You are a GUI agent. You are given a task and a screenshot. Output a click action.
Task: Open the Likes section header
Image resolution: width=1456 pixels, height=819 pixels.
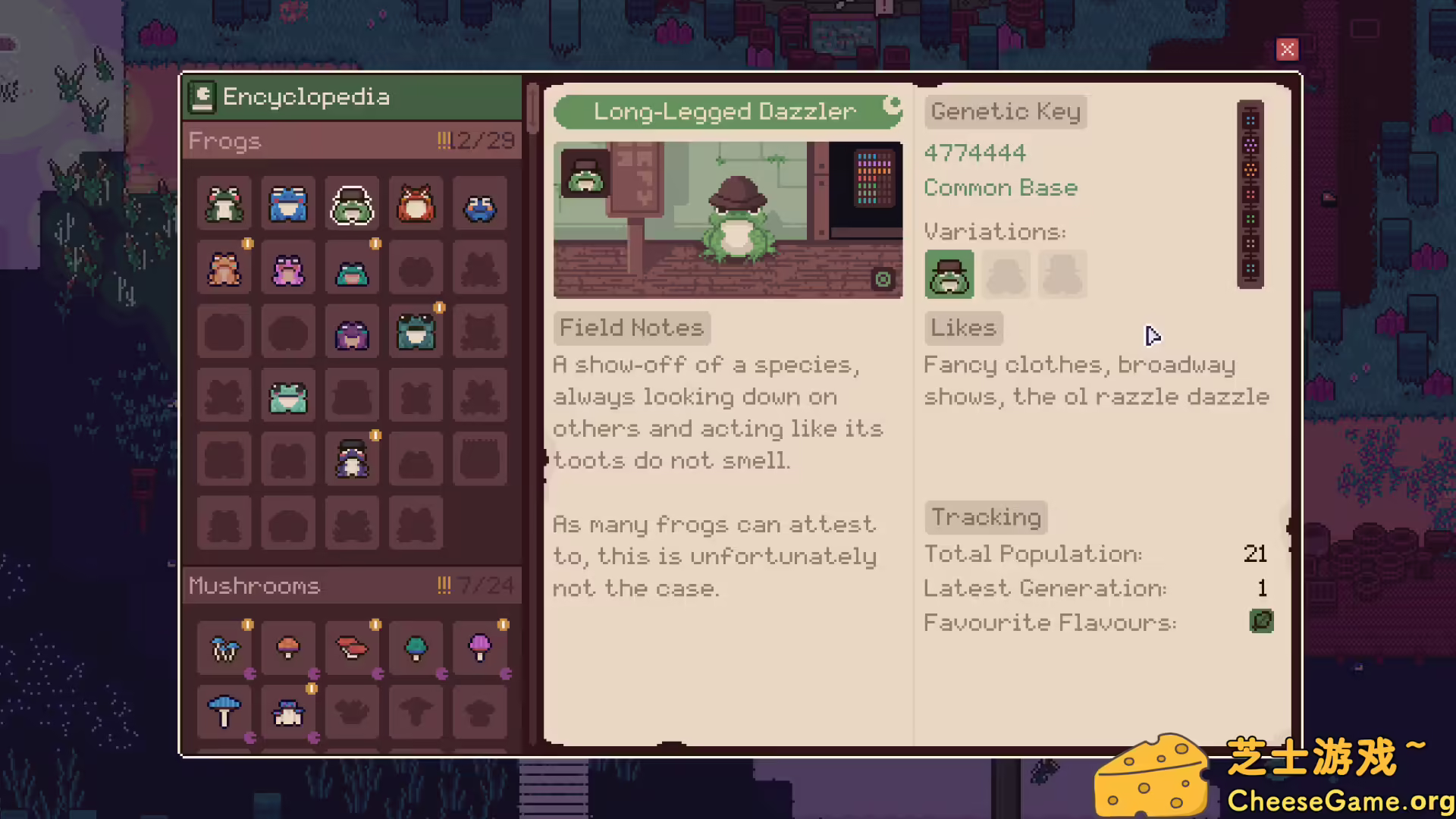pos(962,328)
